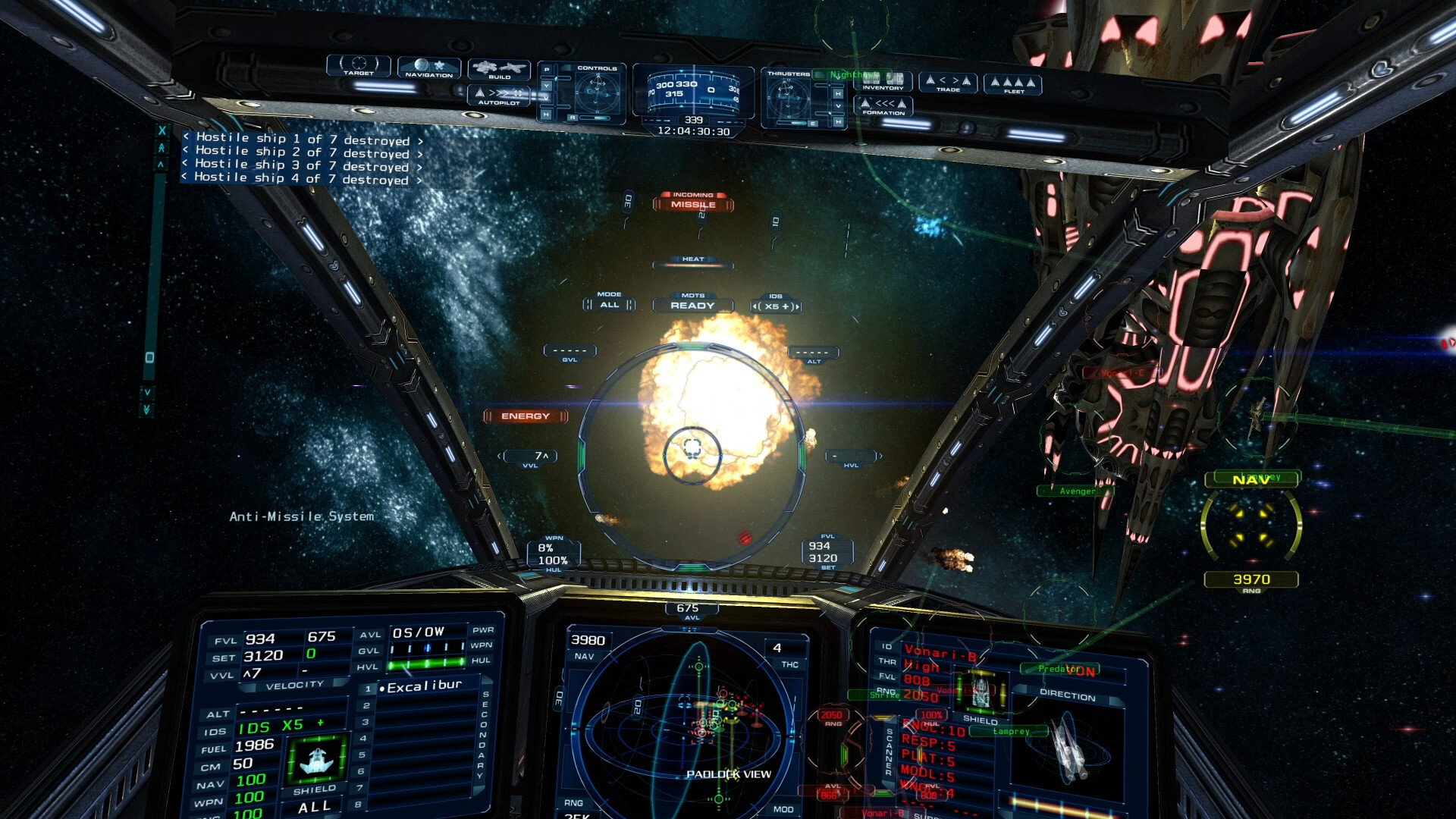Open the Navigation console
This screenshot has width=1456, height=819.
pyautogui.click(x=429, y=69)
